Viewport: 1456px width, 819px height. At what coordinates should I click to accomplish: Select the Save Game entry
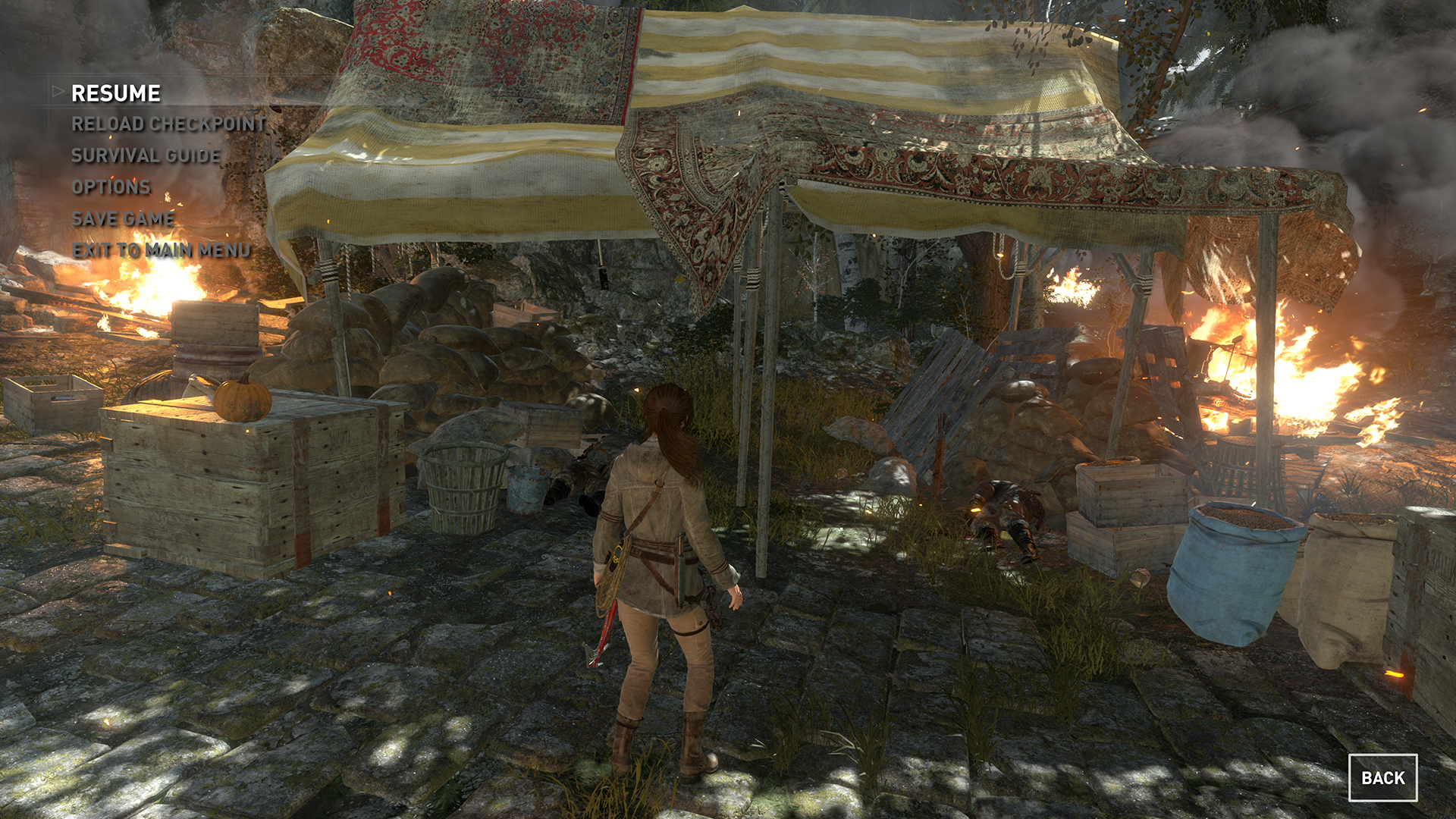(123, 218)
